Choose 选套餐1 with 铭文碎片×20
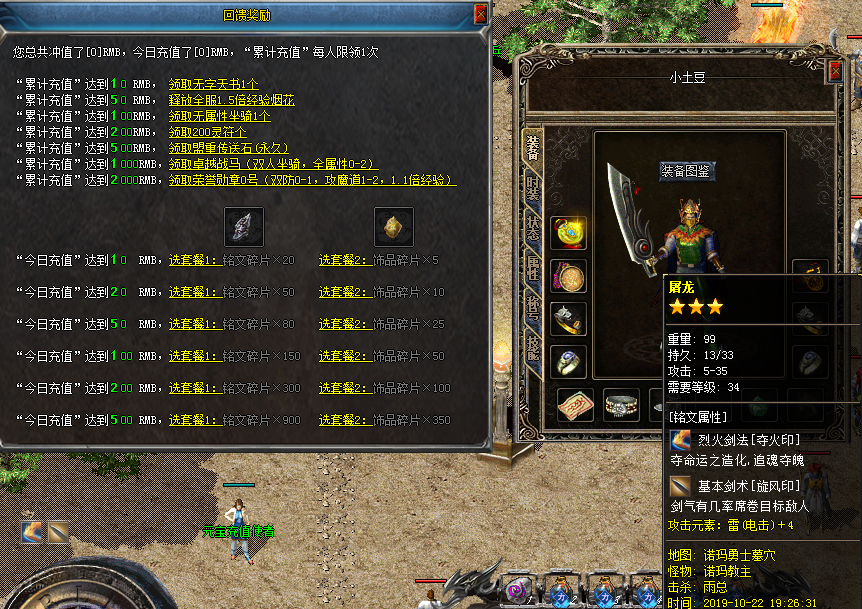The width and height of the screenshot is (862, 609). 195,260
